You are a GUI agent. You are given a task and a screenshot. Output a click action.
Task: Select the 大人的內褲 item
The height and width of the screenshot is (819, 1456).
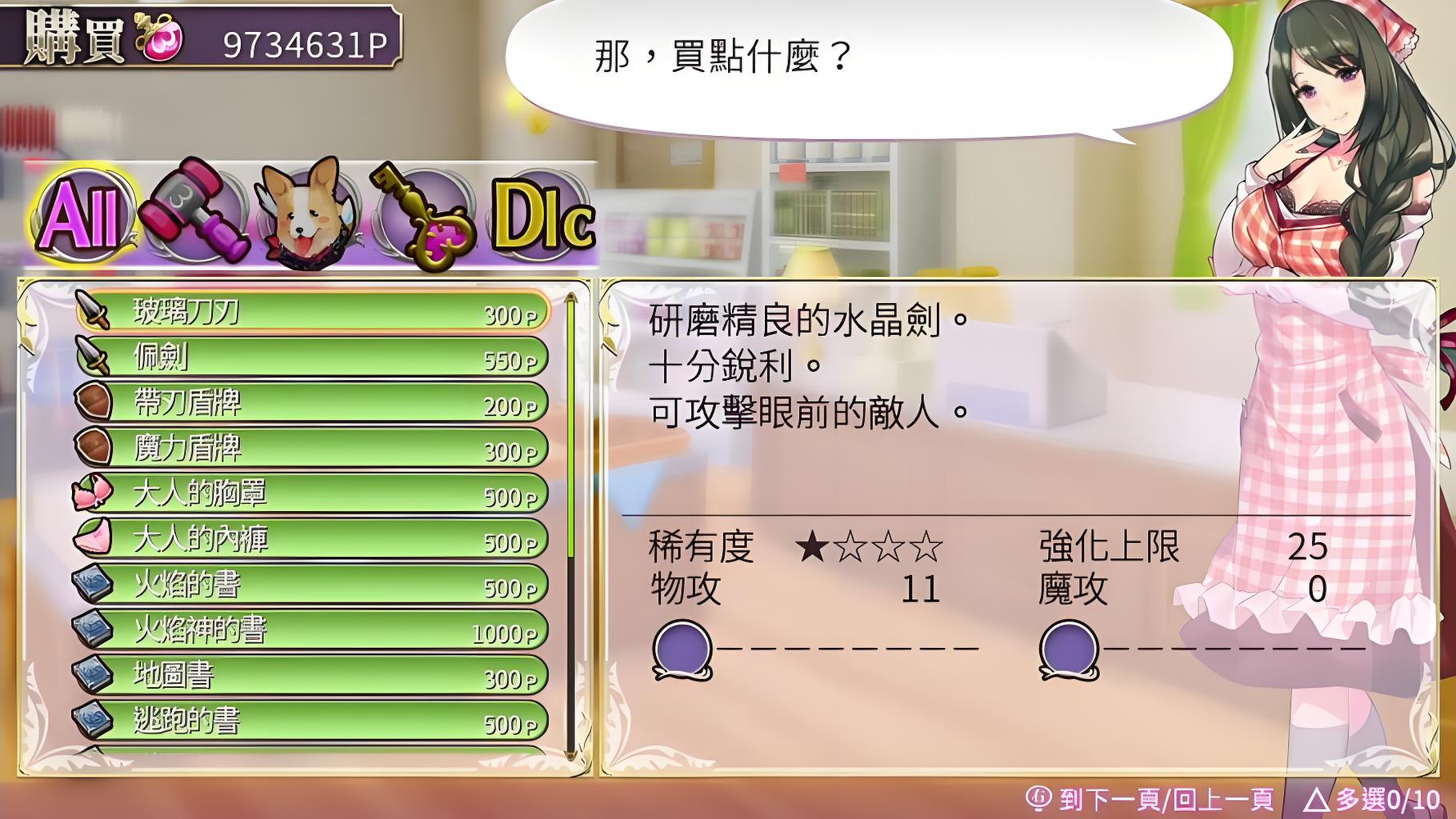pos(312,539)
